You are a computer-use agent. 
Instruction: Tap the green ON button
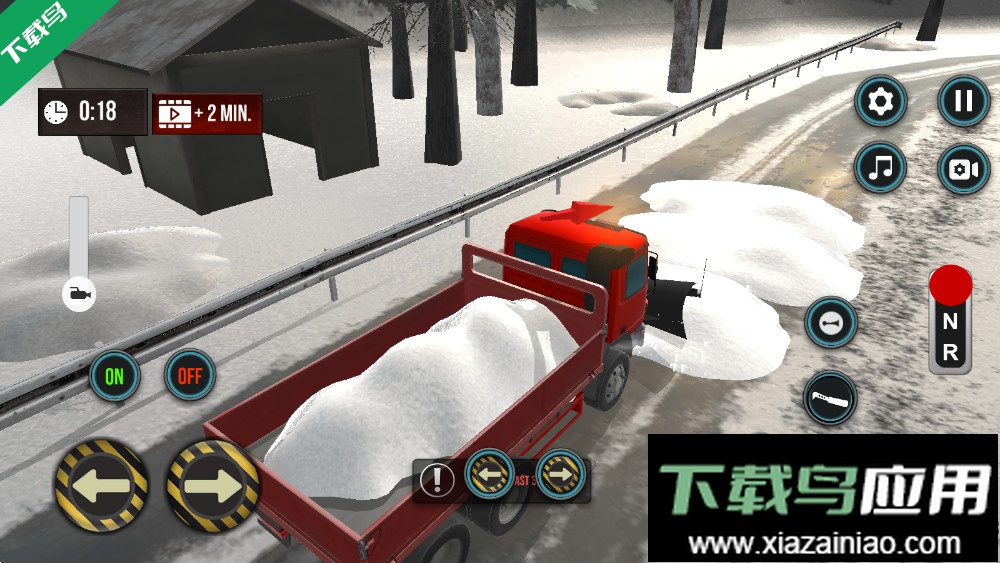[115, 376]
